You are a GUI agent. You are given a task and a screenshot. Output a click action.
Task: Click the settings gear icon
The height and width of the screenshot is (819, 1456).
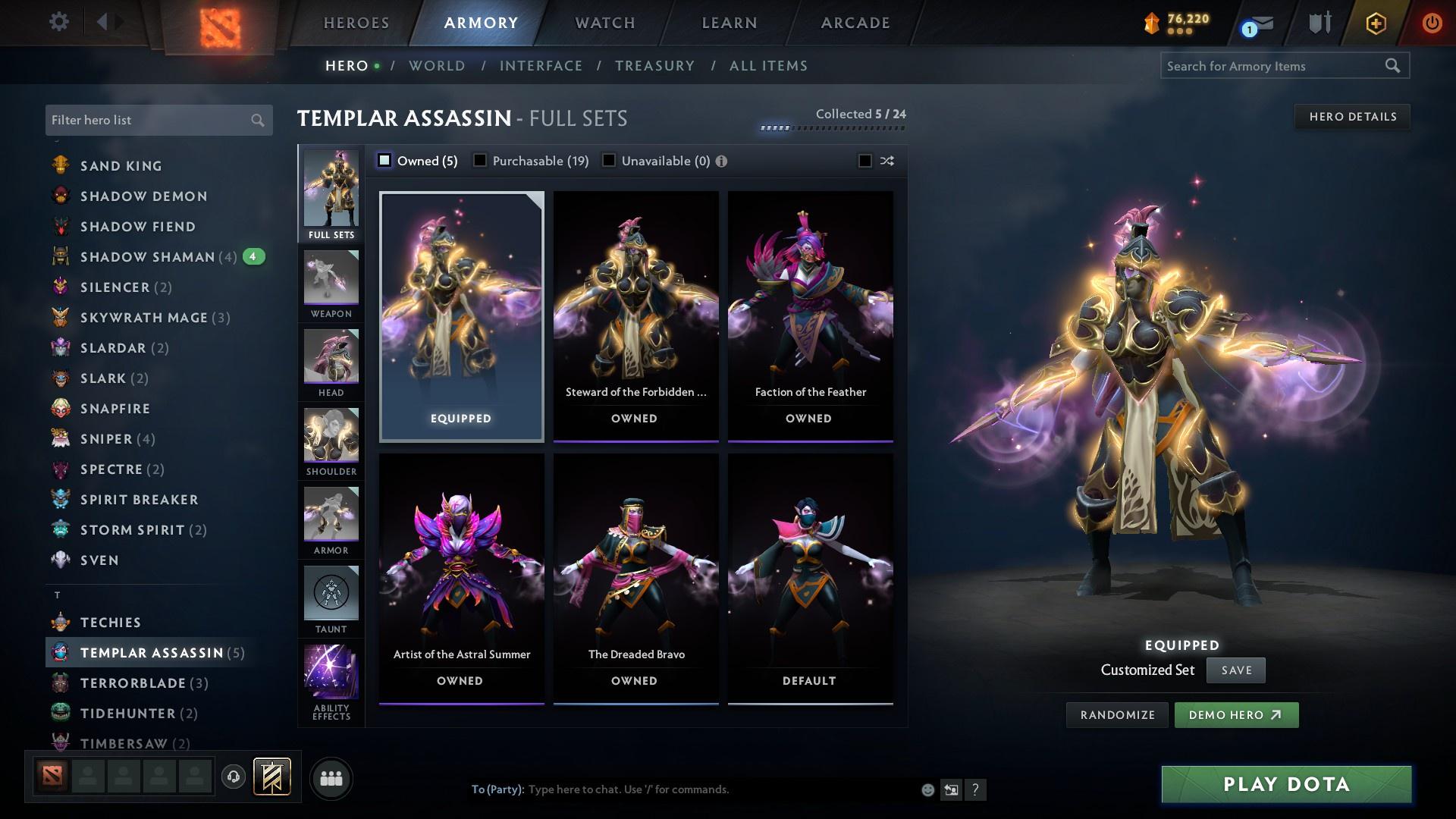click(58, 22)
